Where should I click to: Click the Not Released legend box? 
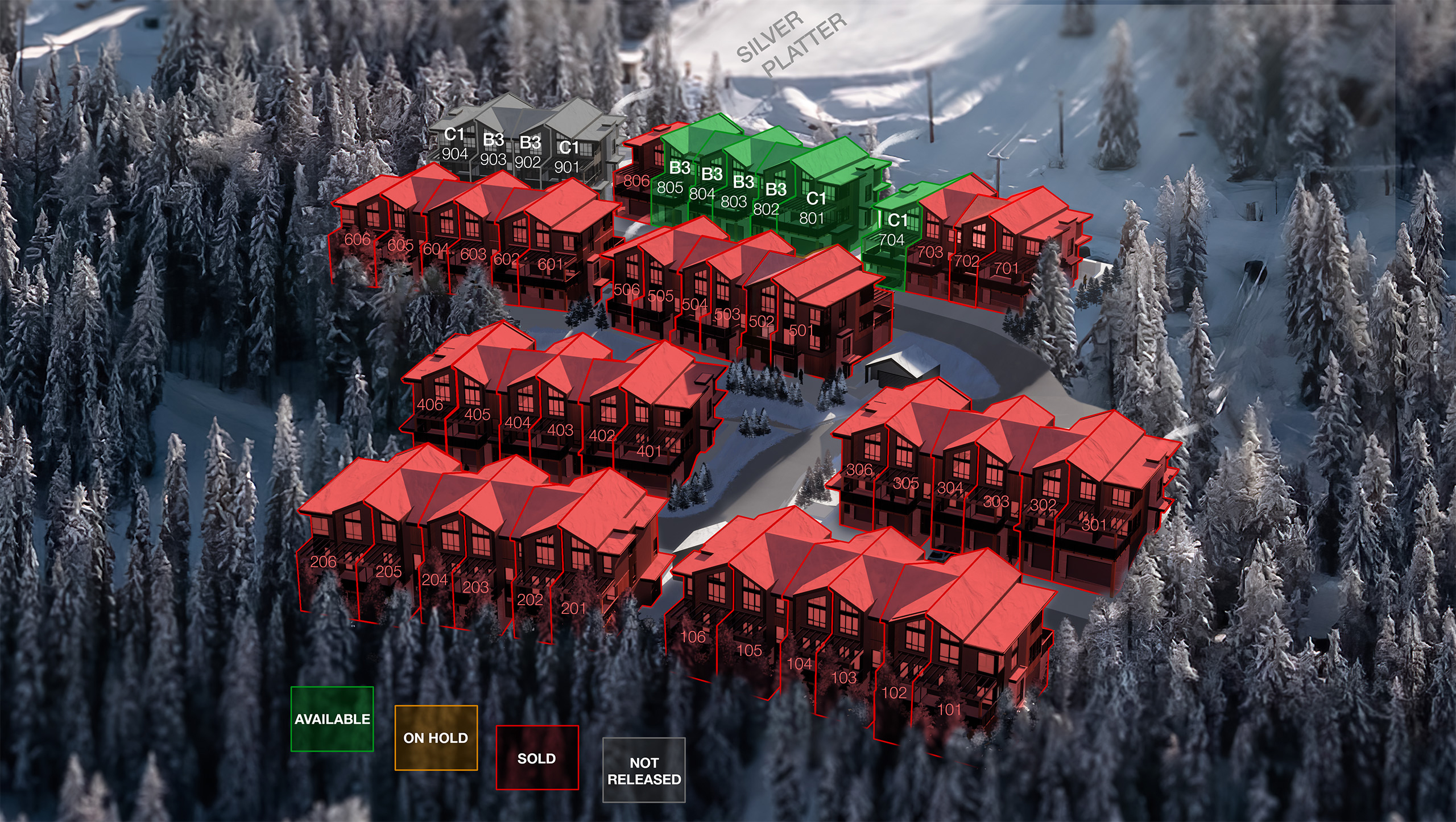644,770
